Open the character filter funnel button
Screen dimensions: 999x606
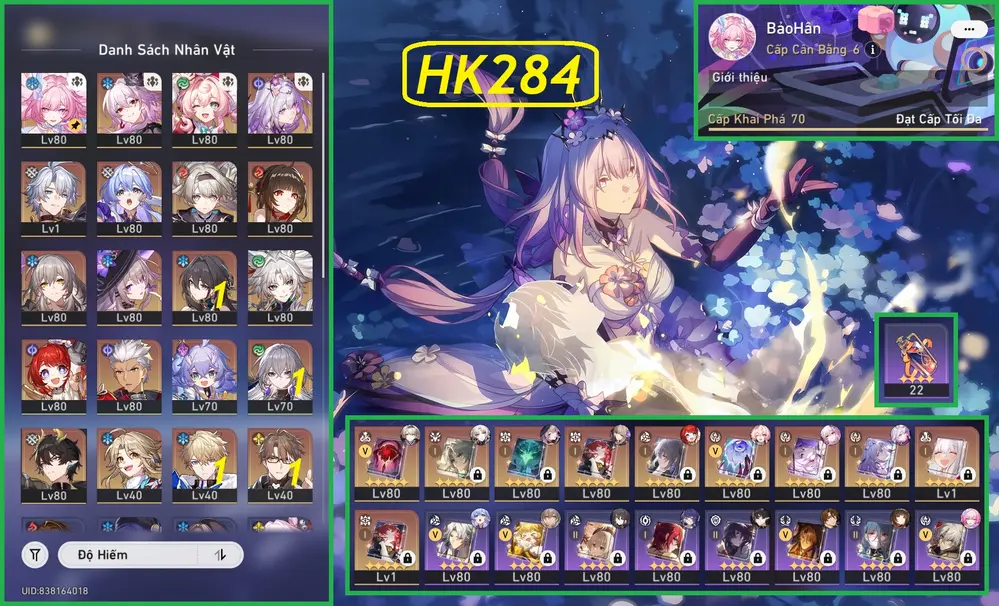click(x=35, y=554)
